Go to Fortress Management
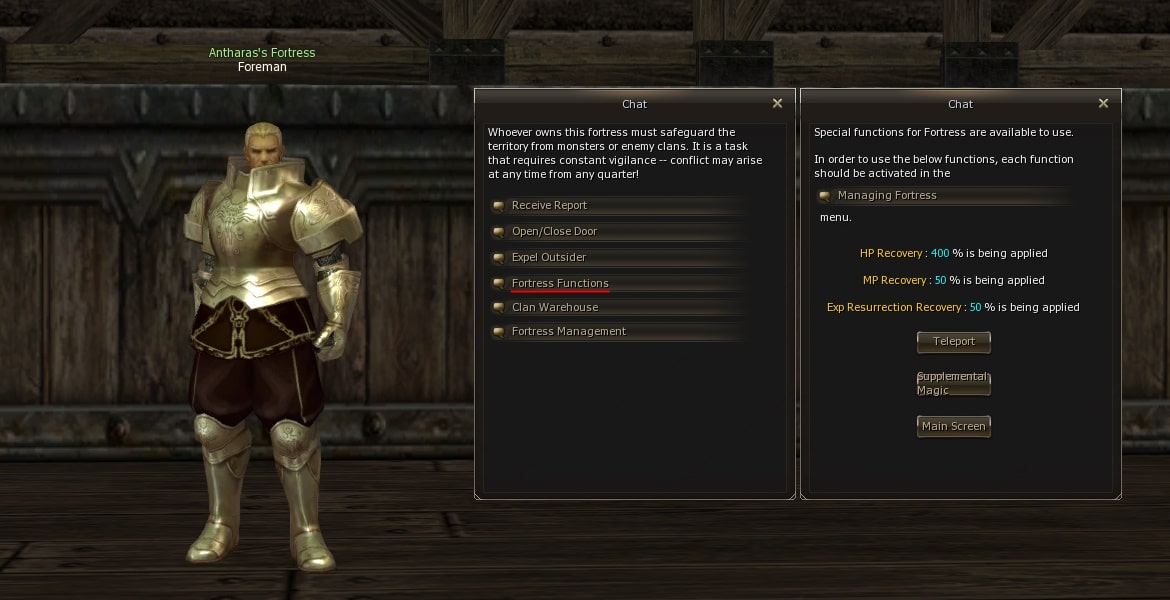 coord(568,332)
